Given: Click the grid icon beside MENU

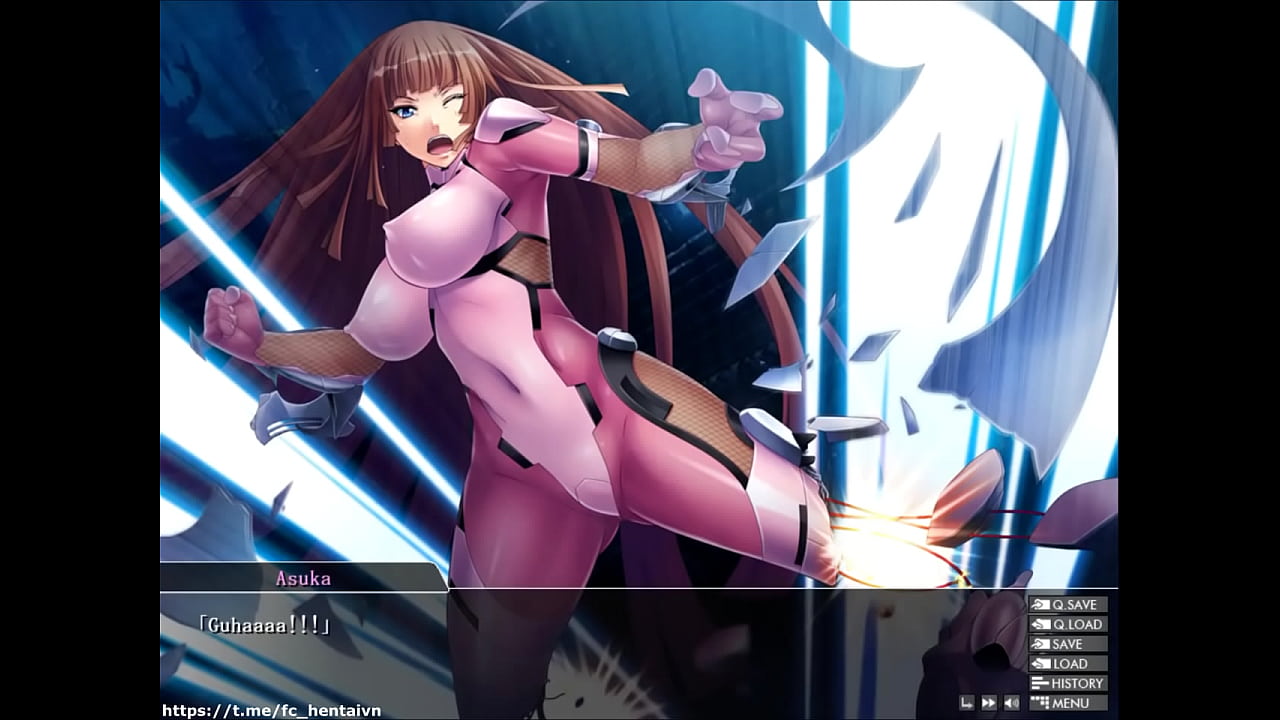Looking at the screenshot, I should (x=1039, y=703).
